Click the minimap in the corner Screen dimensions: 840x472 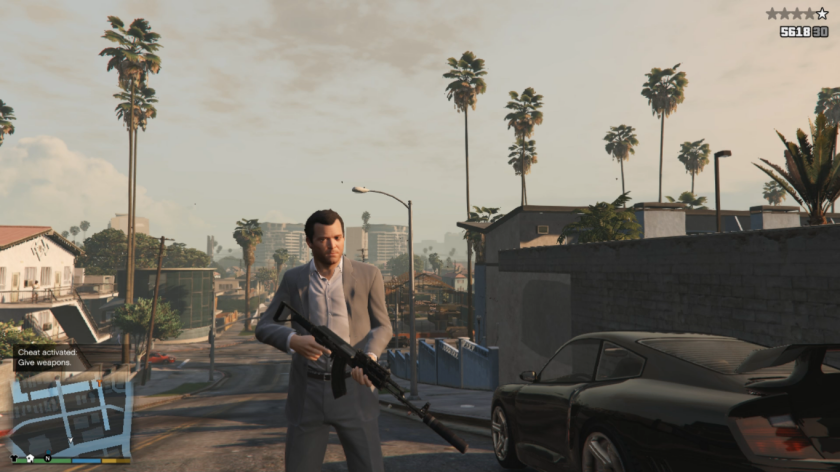(70, 416)
